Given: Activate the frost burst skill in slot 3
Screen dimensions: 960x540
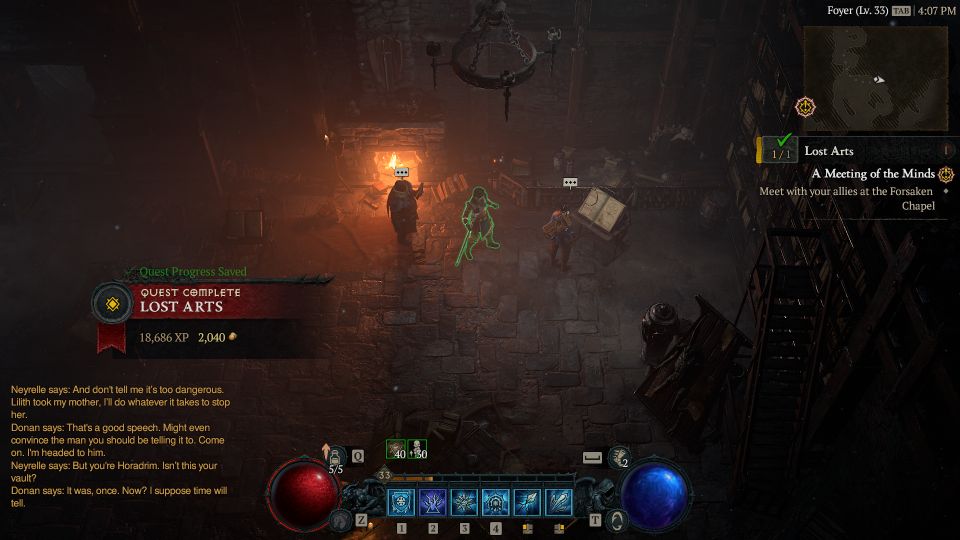Looking at the screenshot, I should coord(465,503).
